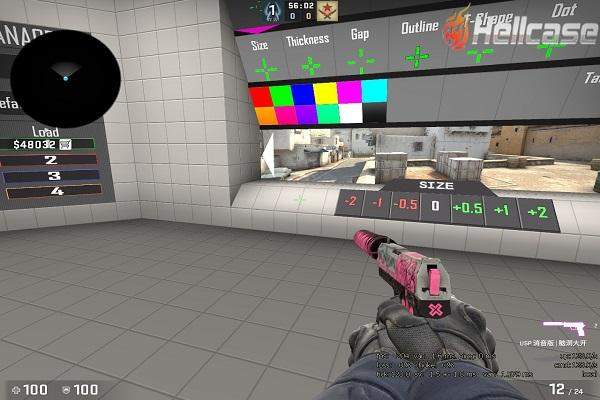Select the white crosshair color swatch
This screenshot has height=400, width=600.
(x=350, y=113)
